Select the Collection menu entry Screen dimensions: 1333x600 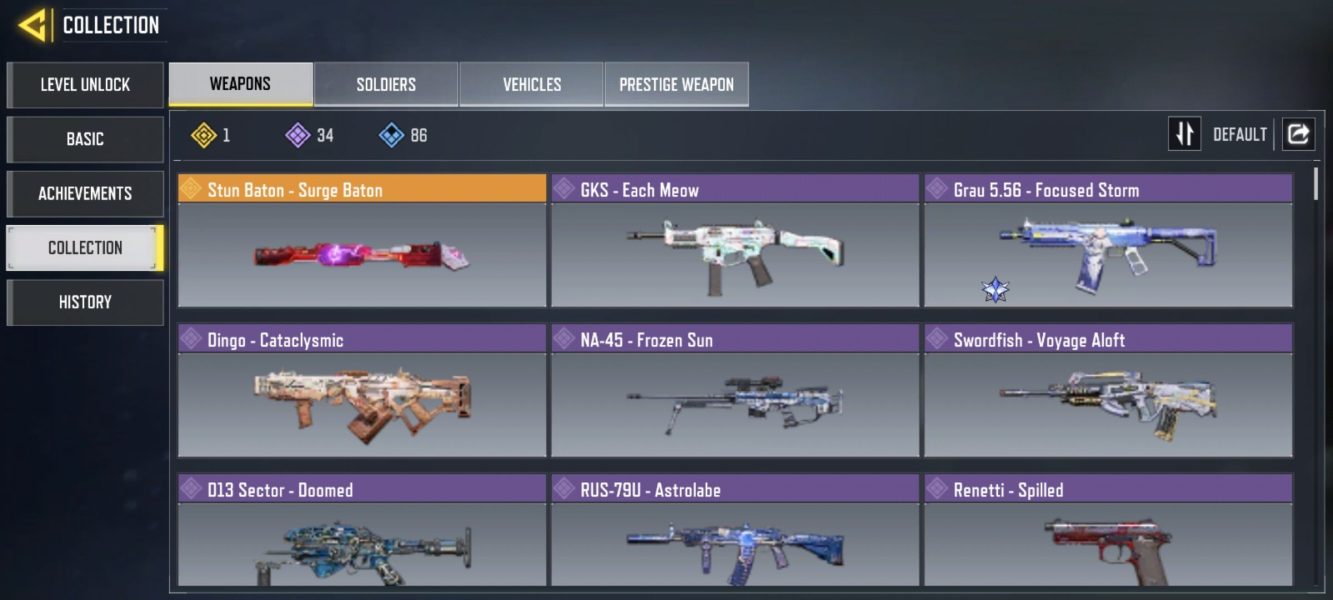click(85, 247)
